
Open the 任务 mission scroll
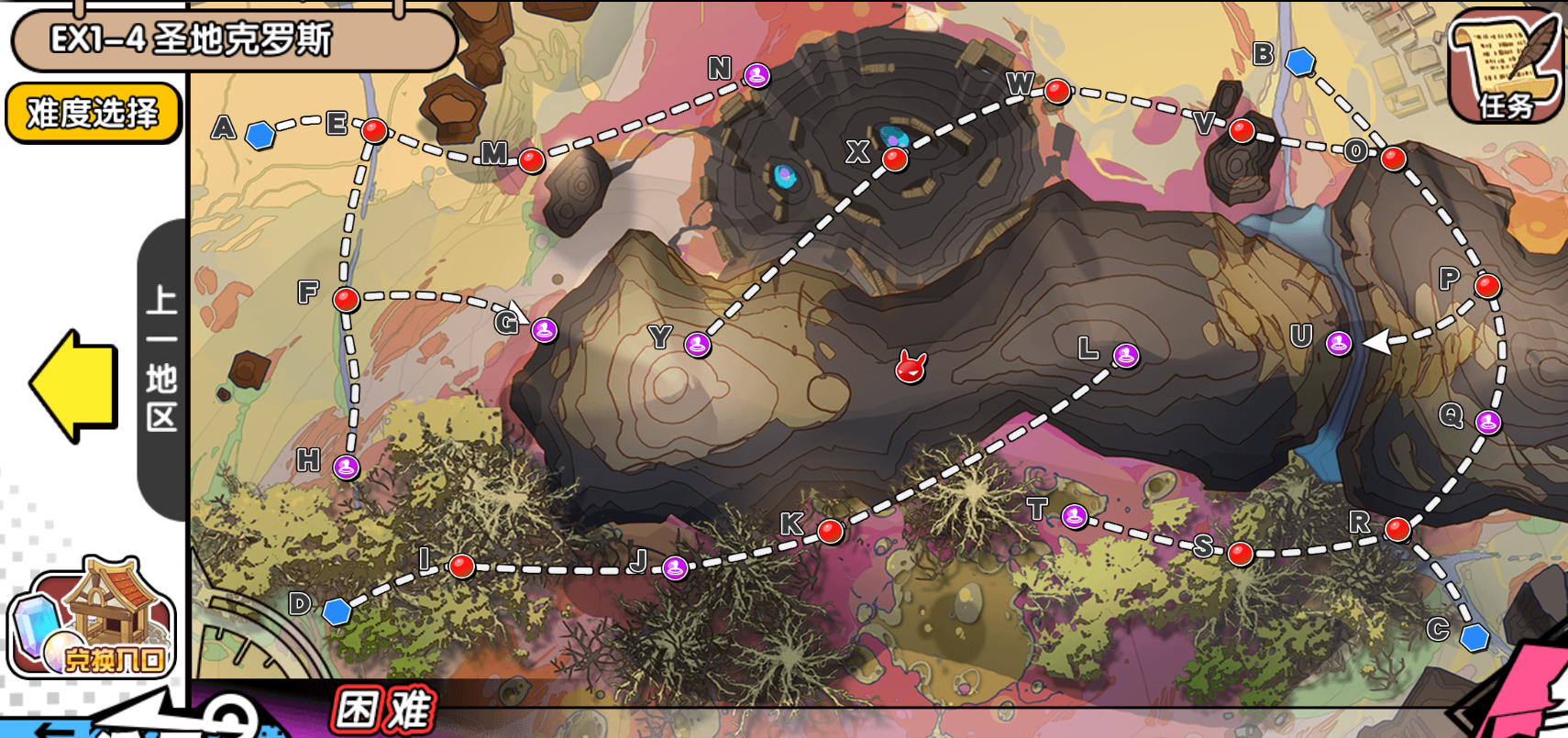[x=1505, y=67]
